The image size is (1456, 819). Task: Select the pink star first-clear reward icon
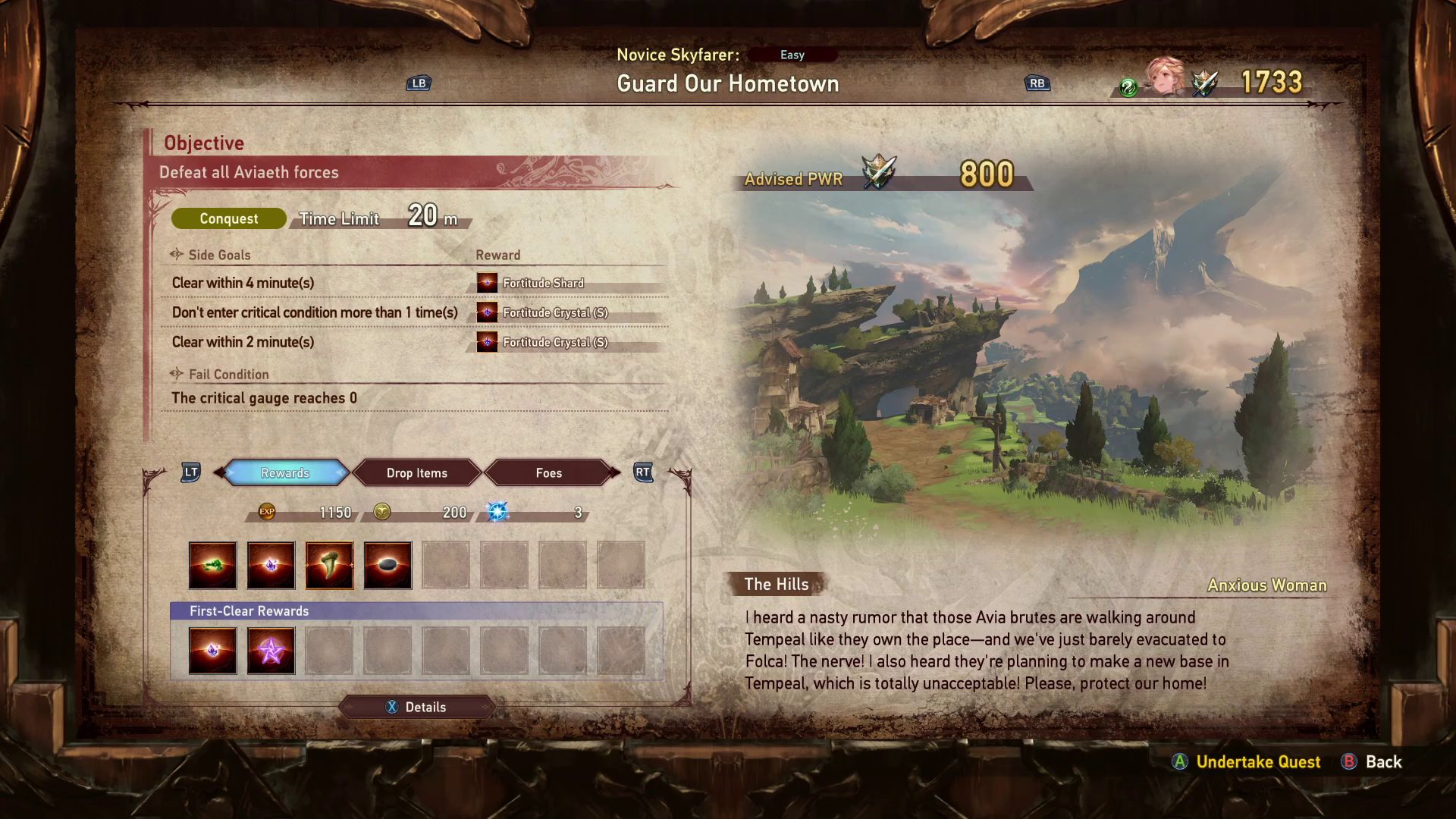[271, 650]
